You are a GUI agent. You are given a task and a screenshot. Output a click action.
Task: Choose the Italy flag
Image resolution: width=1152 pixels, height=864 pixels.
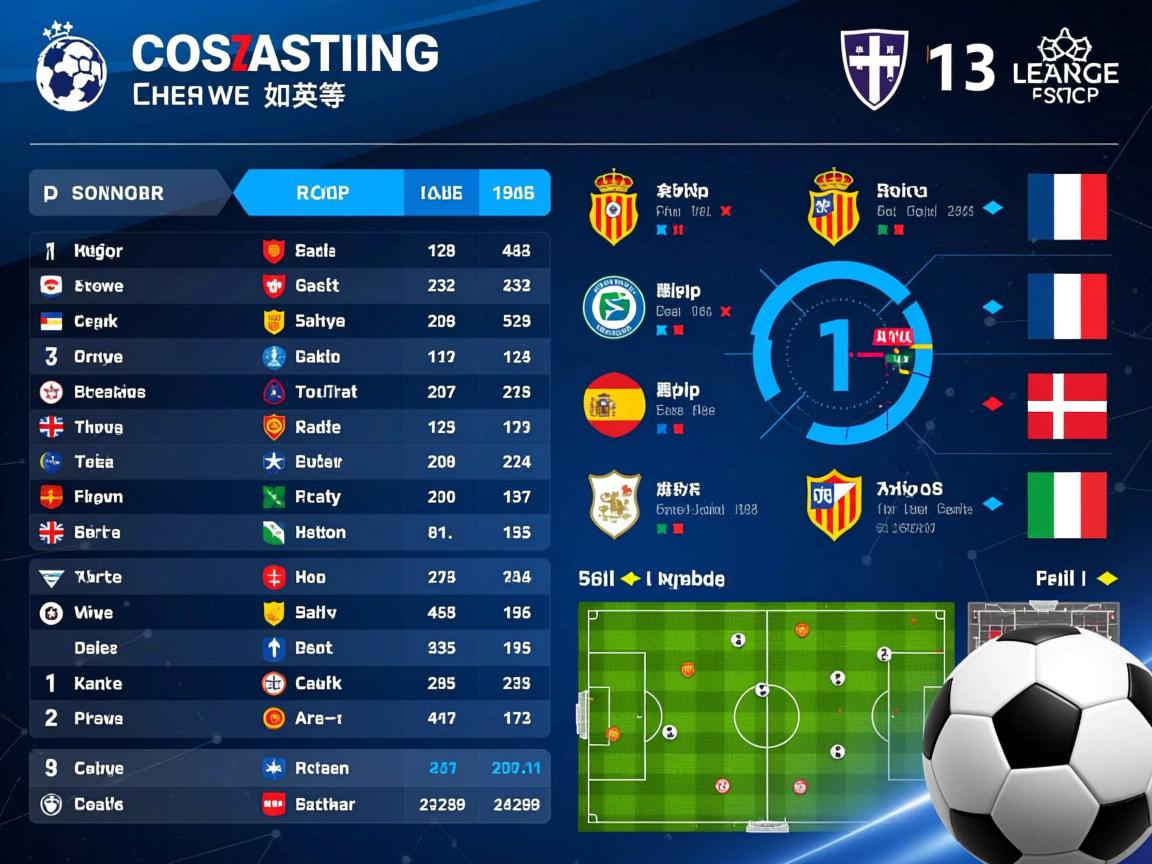[x=1067, y=505]
